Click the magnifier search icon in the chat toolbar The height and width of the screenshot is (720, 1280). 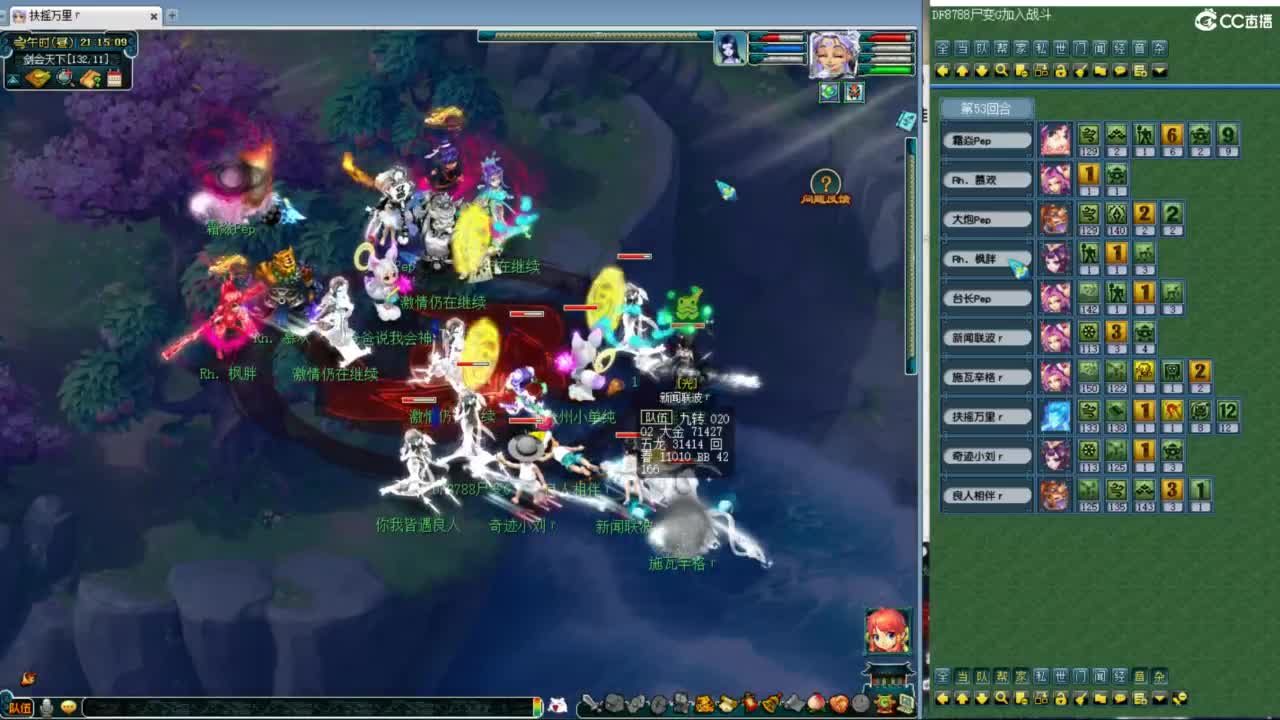coord(1001,70)
